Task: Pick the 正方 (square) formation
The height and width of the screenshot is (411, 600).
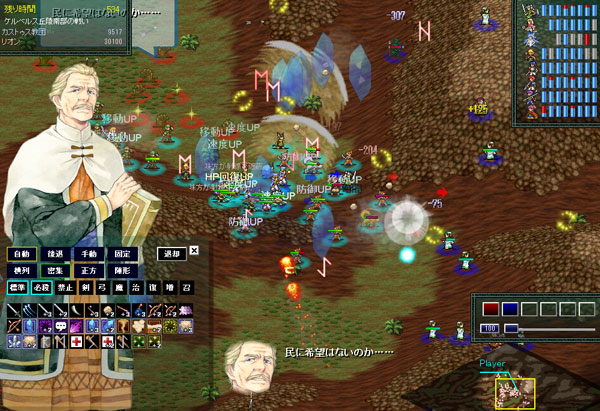Action: tap(89, 270)
